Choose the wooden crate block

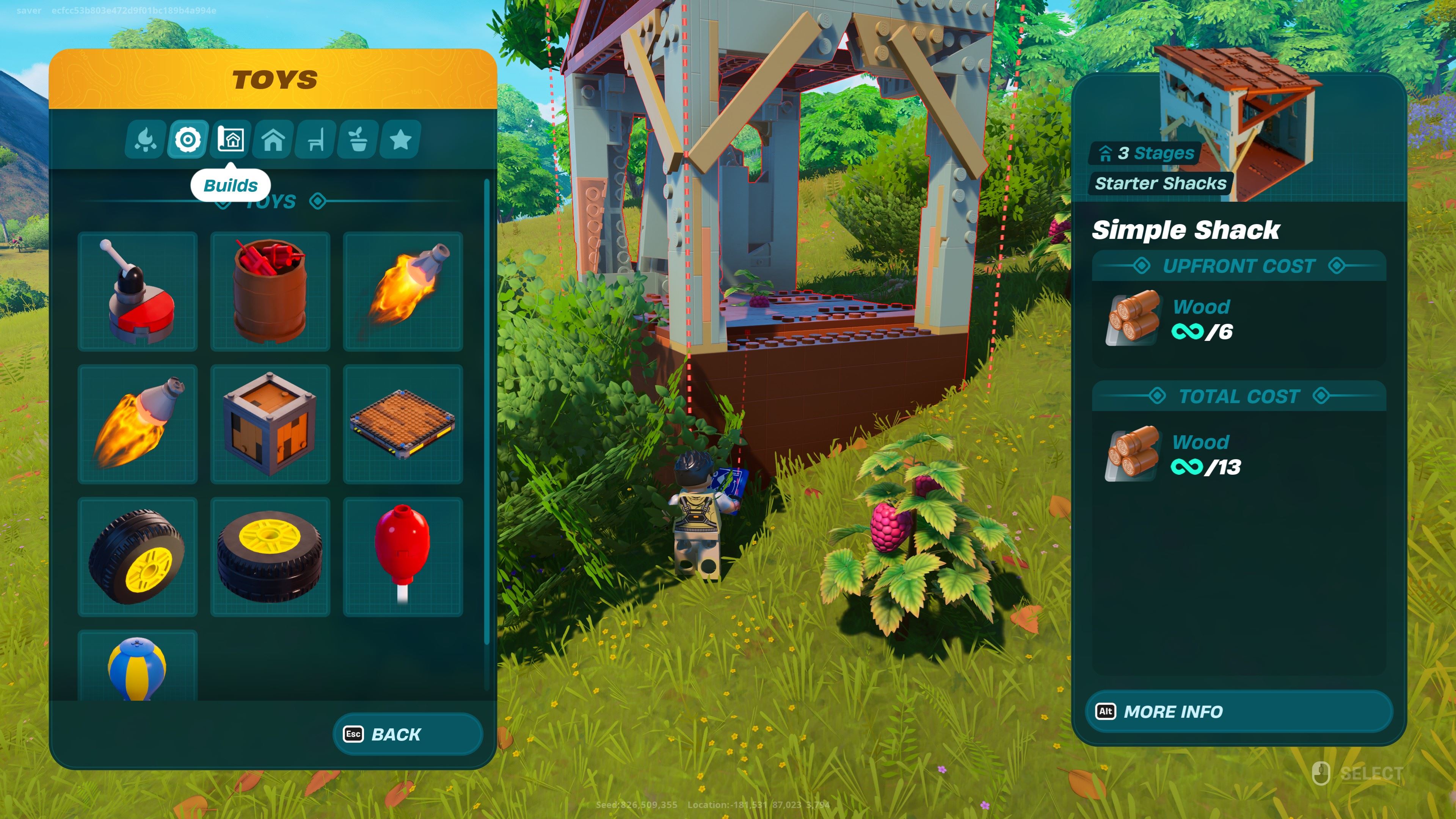[x=270, y=424]
